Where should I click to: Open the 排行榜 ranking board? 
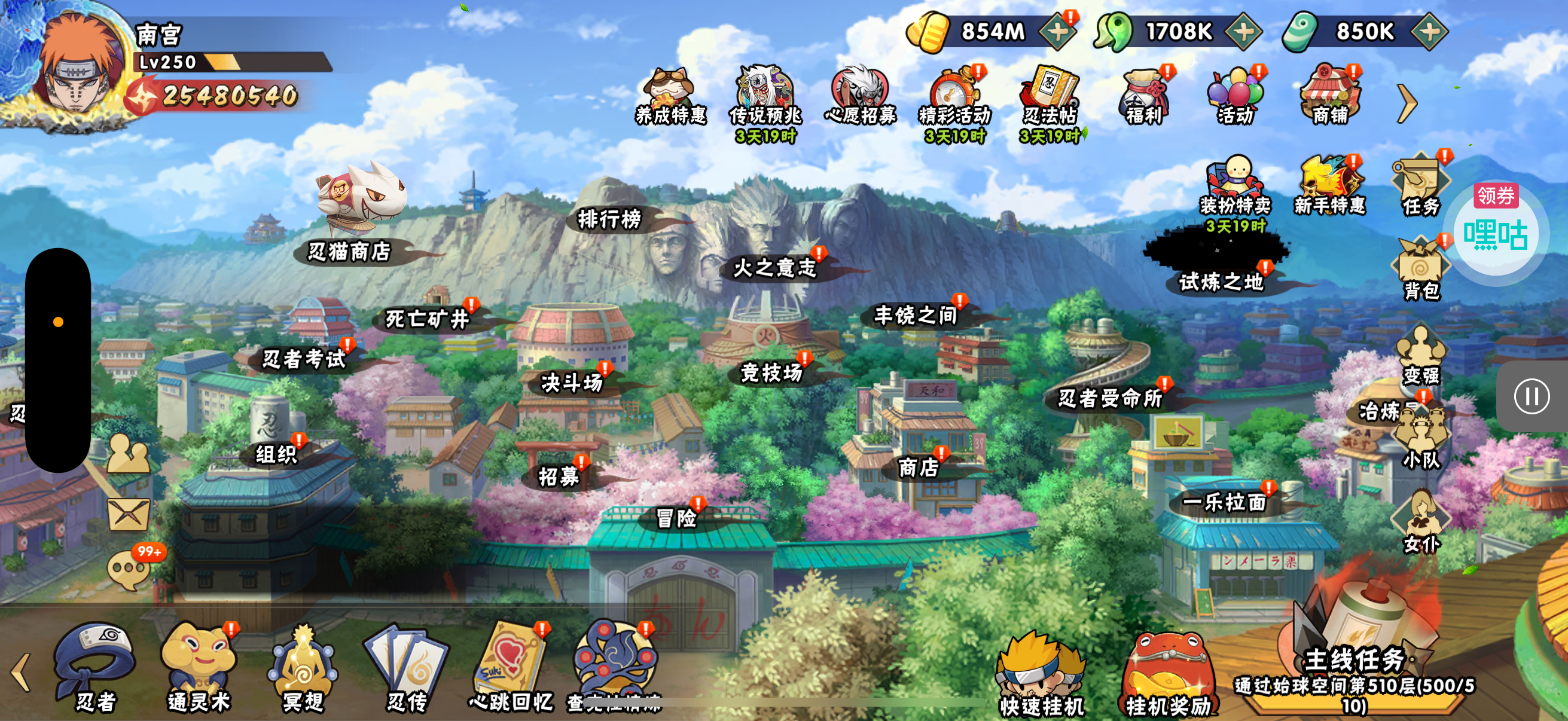[609, 219]
